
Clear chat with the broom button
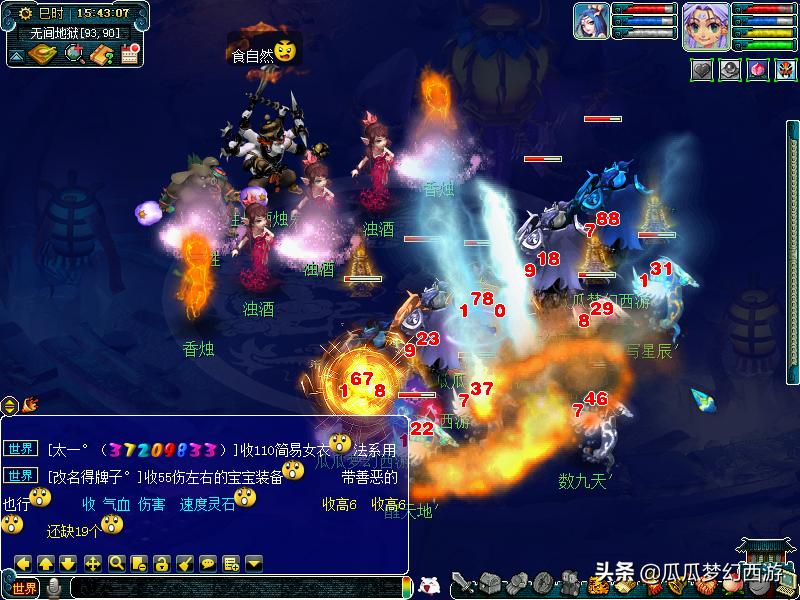click(x=184, y=563)
